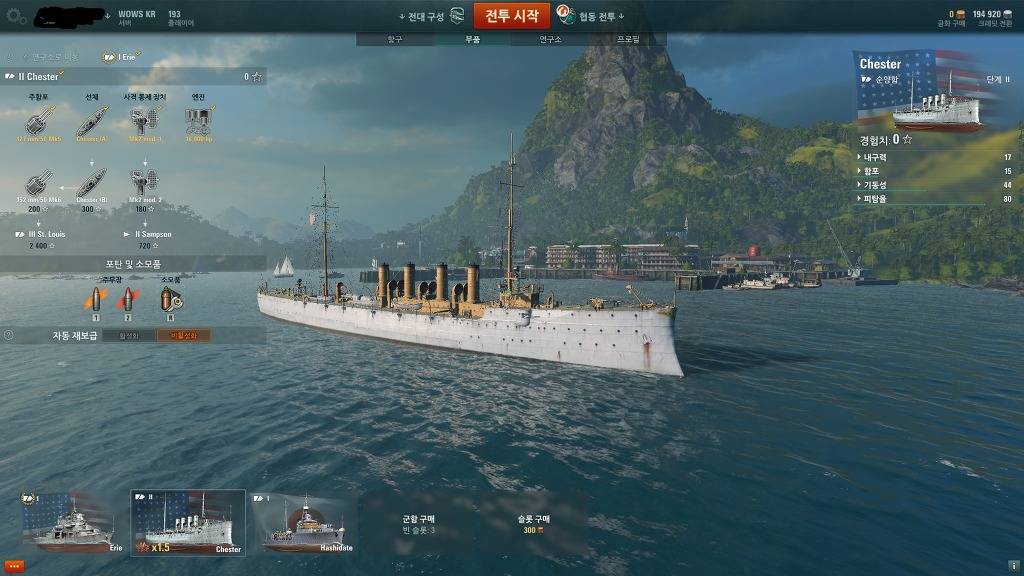Click the red 전투 시작 battle start button
Screen dimensions: 1024x576
[511, 16]
